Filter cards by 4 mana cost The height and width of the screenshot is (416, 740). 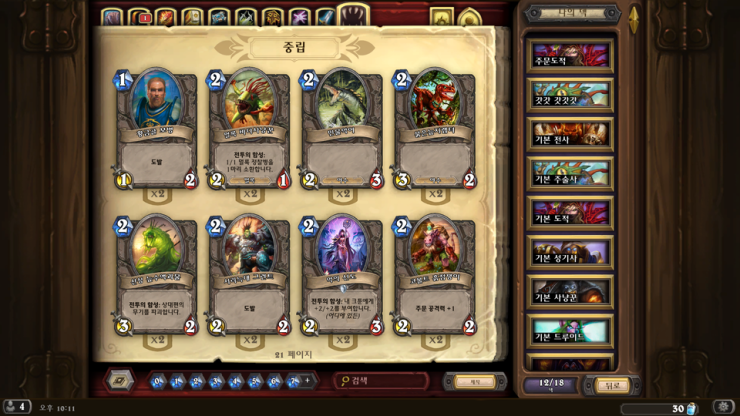236,381
